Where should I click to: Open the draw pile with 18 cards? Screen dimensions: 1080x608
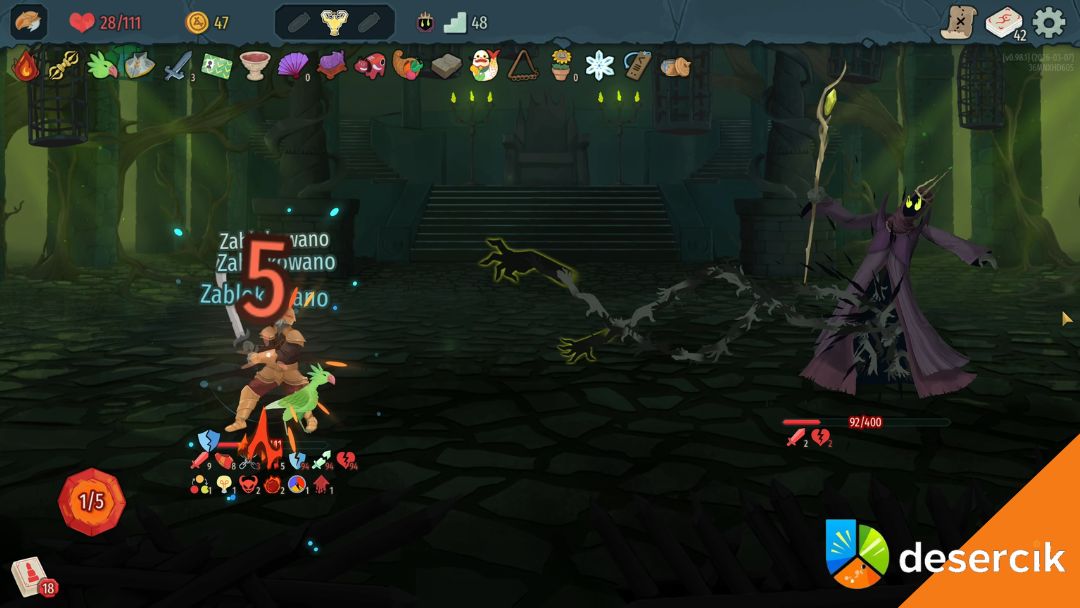[x=28, y=577]
